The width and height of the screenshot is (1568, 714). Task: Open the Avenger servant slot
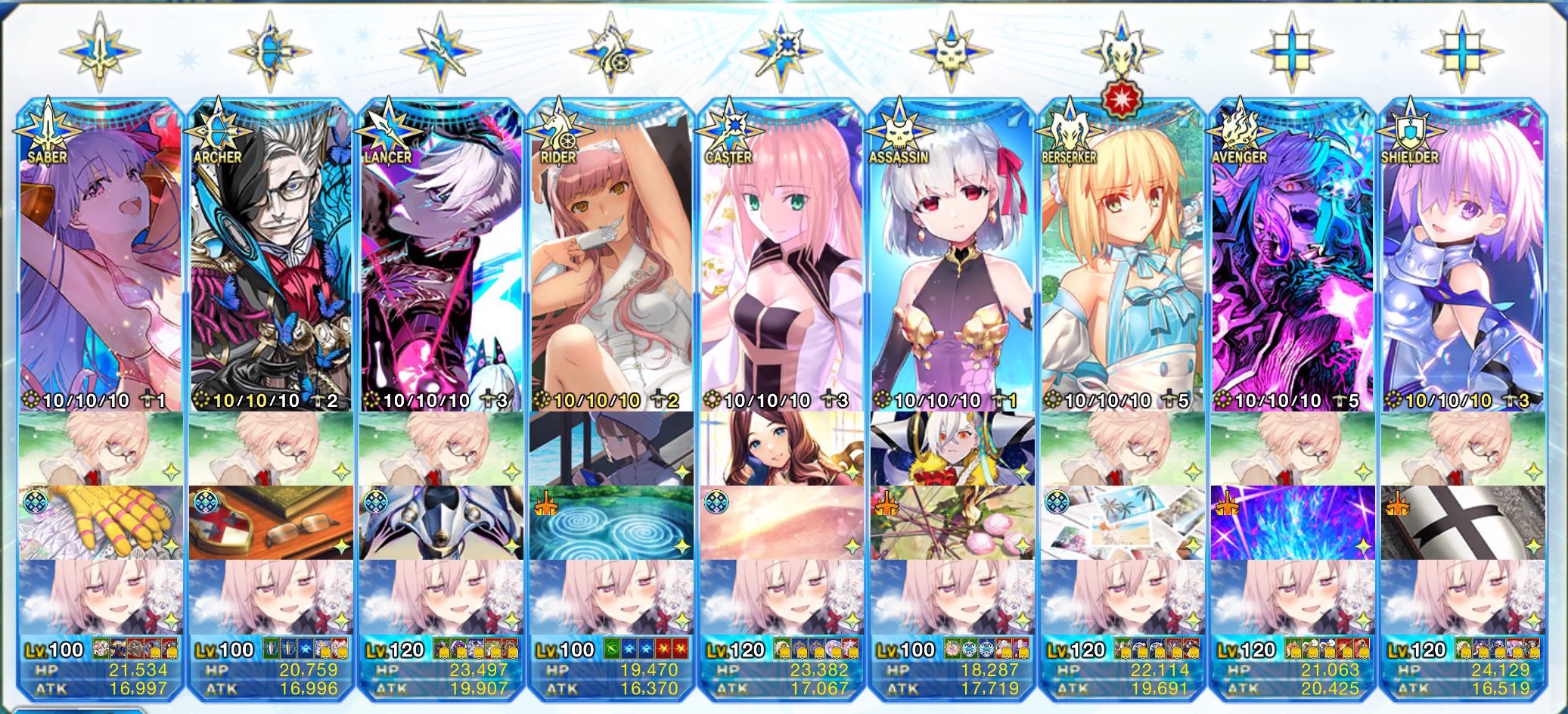1292,257
